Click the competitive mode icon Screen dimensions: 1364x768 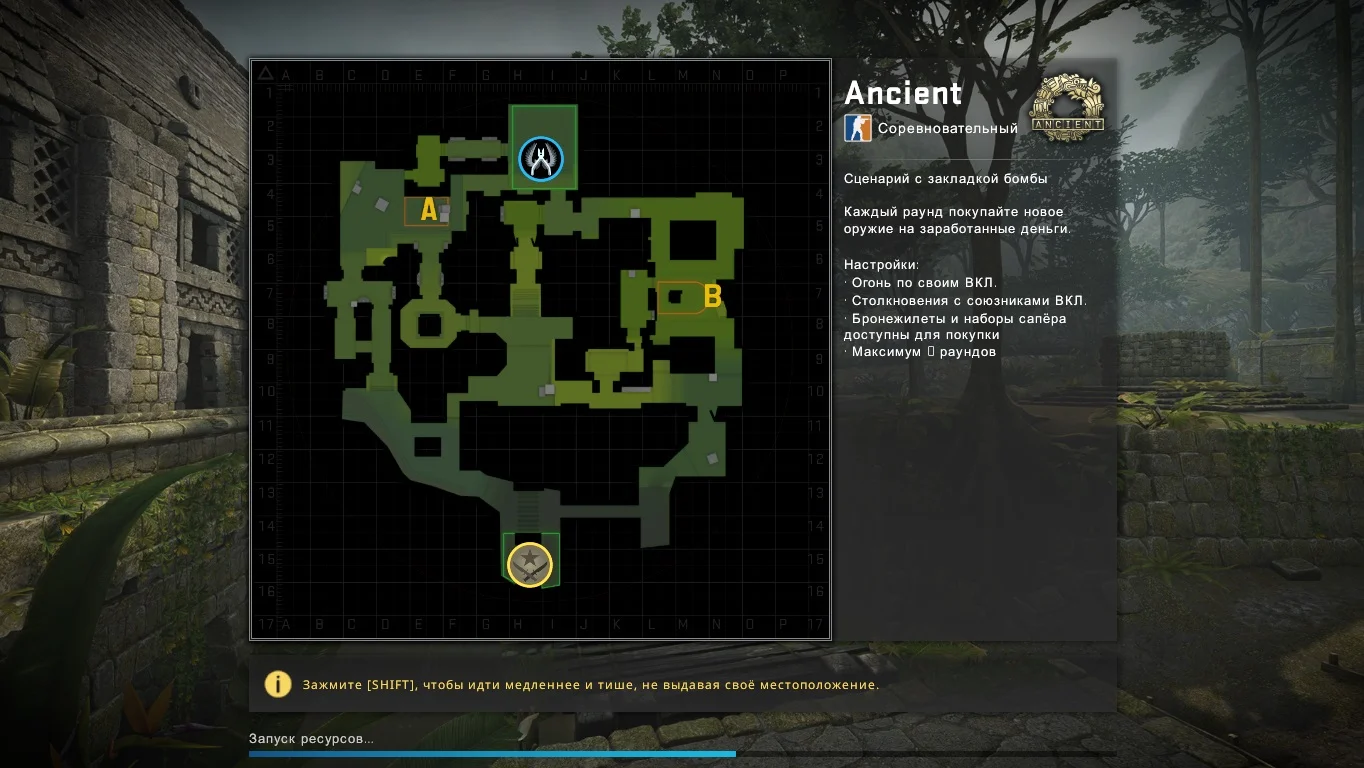(858, 128)
